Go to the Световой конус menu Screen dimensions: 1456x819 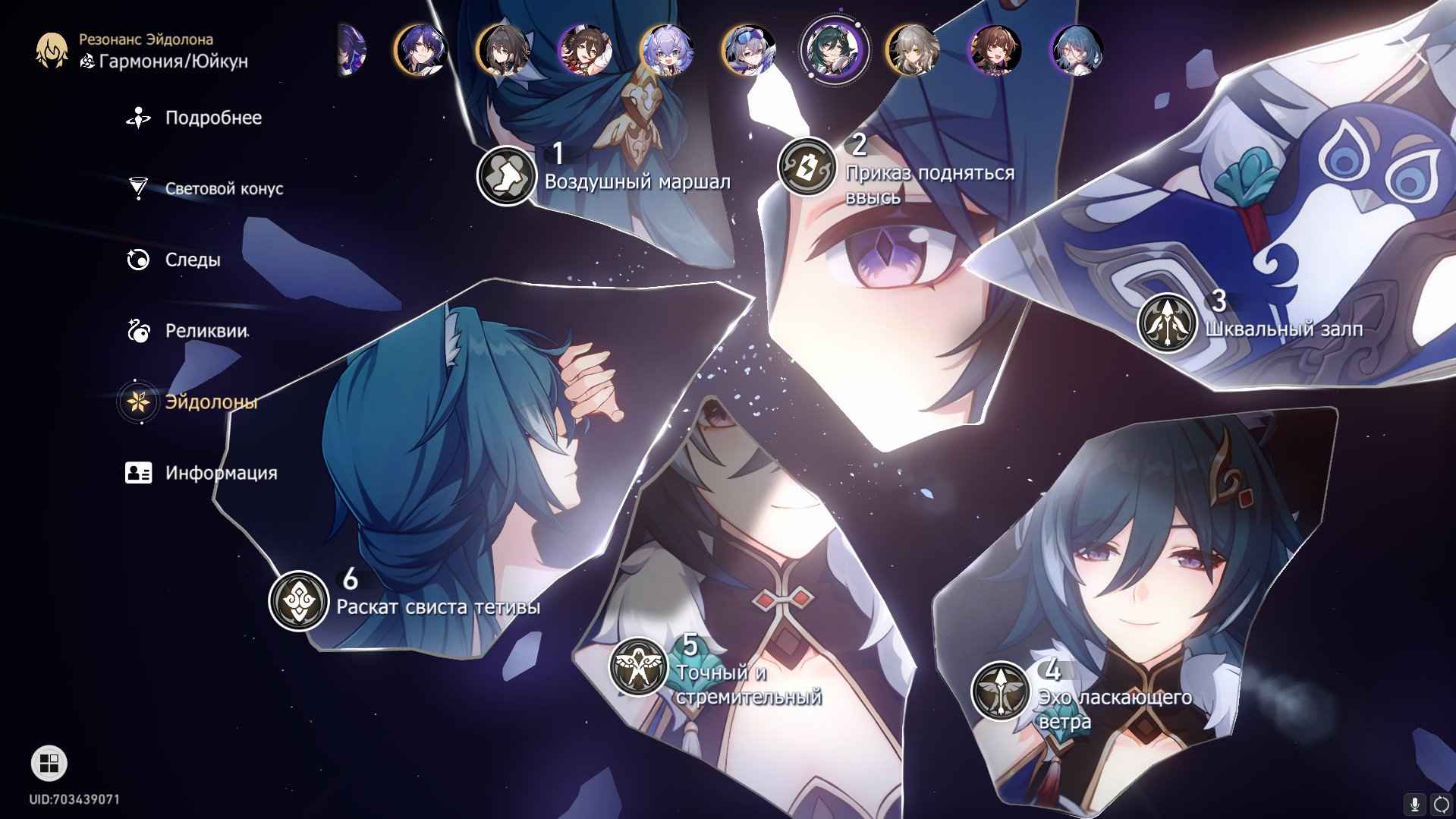coord(223,189)
